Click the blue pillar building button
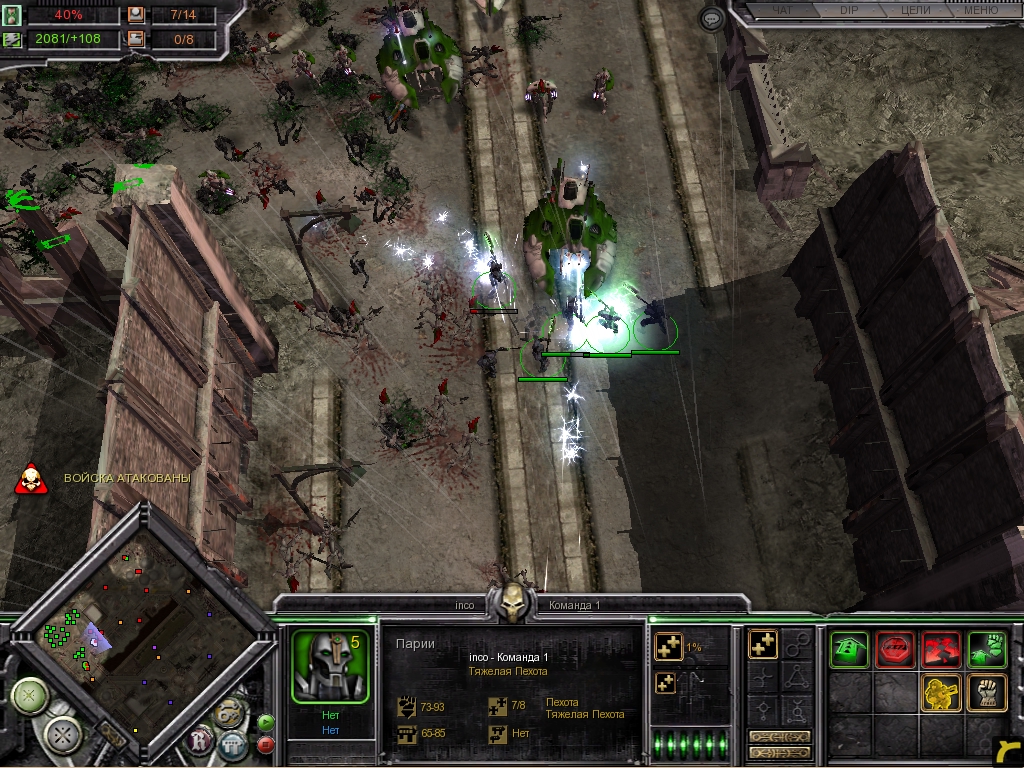This screenshot has height=768, width=1024. (232, 744)
